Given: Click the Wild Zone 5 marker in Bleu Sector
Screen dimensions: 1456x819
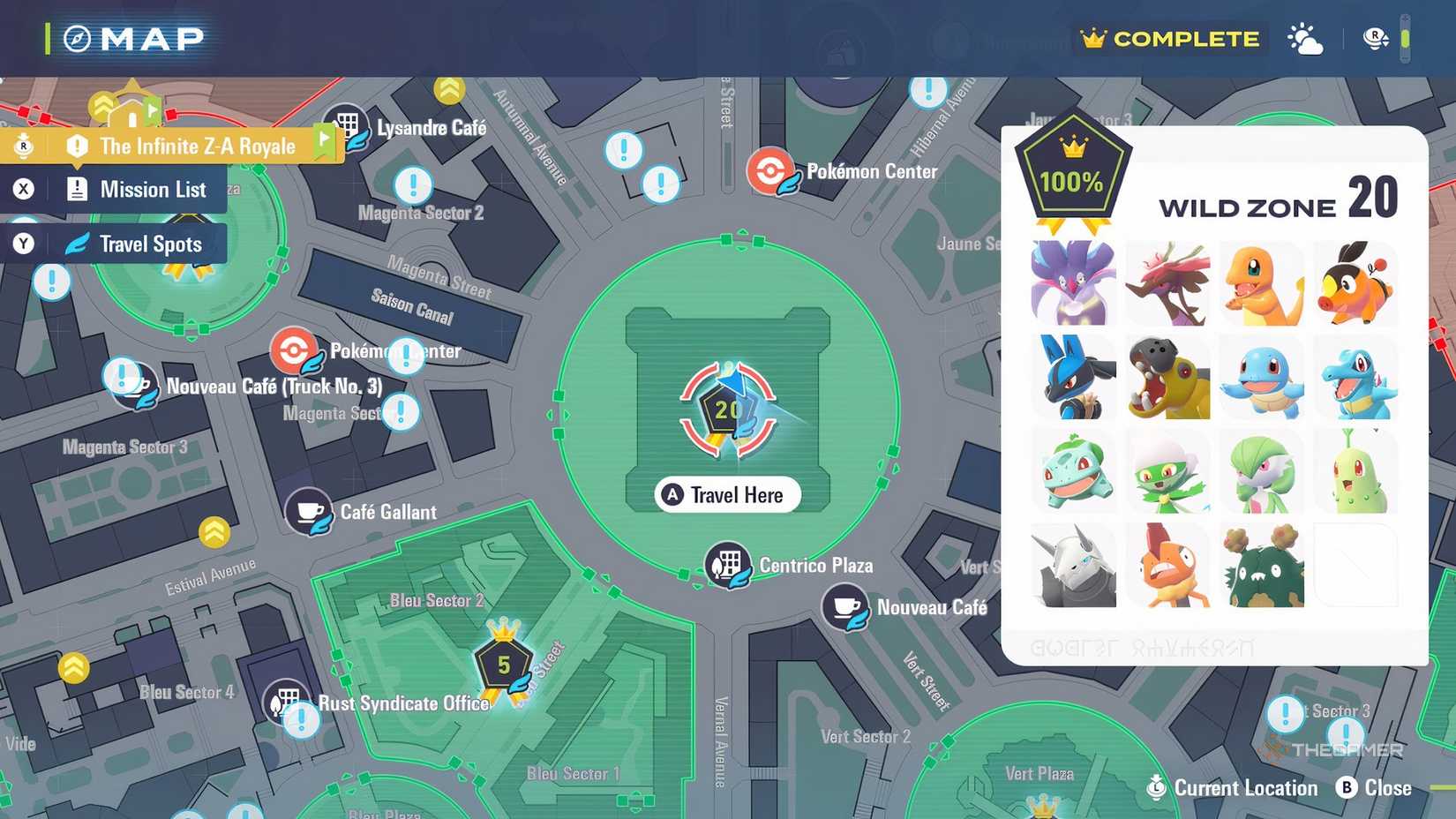Looking at the screenshot, I should tap(501, 664).
